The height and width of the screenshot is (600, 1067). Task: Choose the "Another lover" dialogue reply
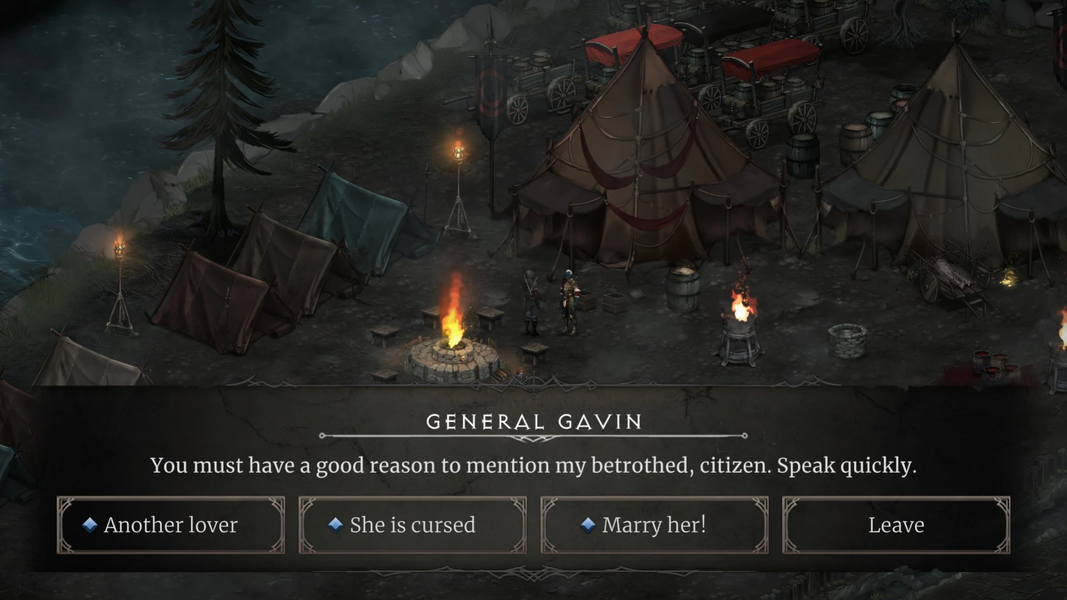point(171,525)
